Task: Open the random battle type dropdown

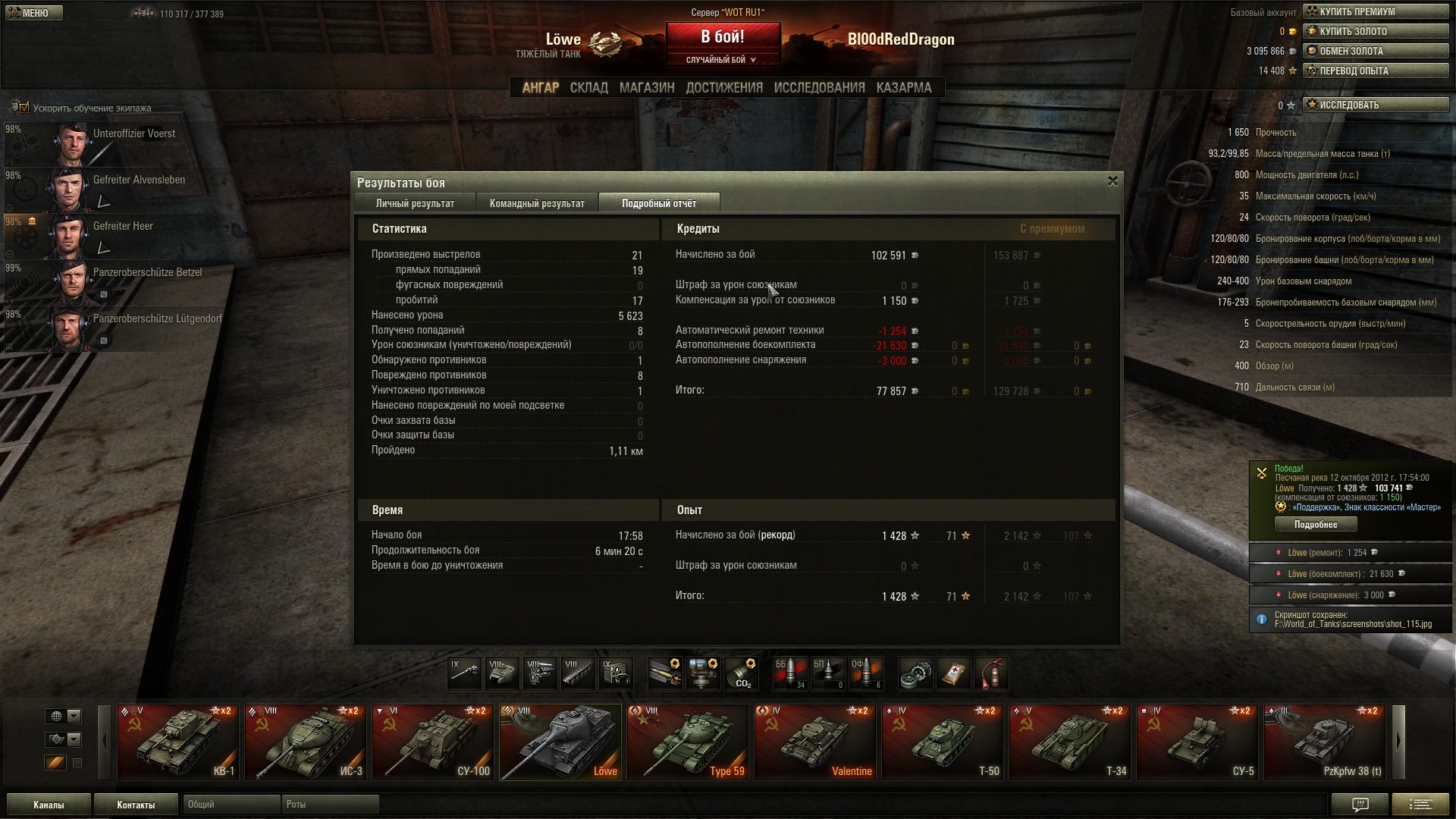Action: 722,60
